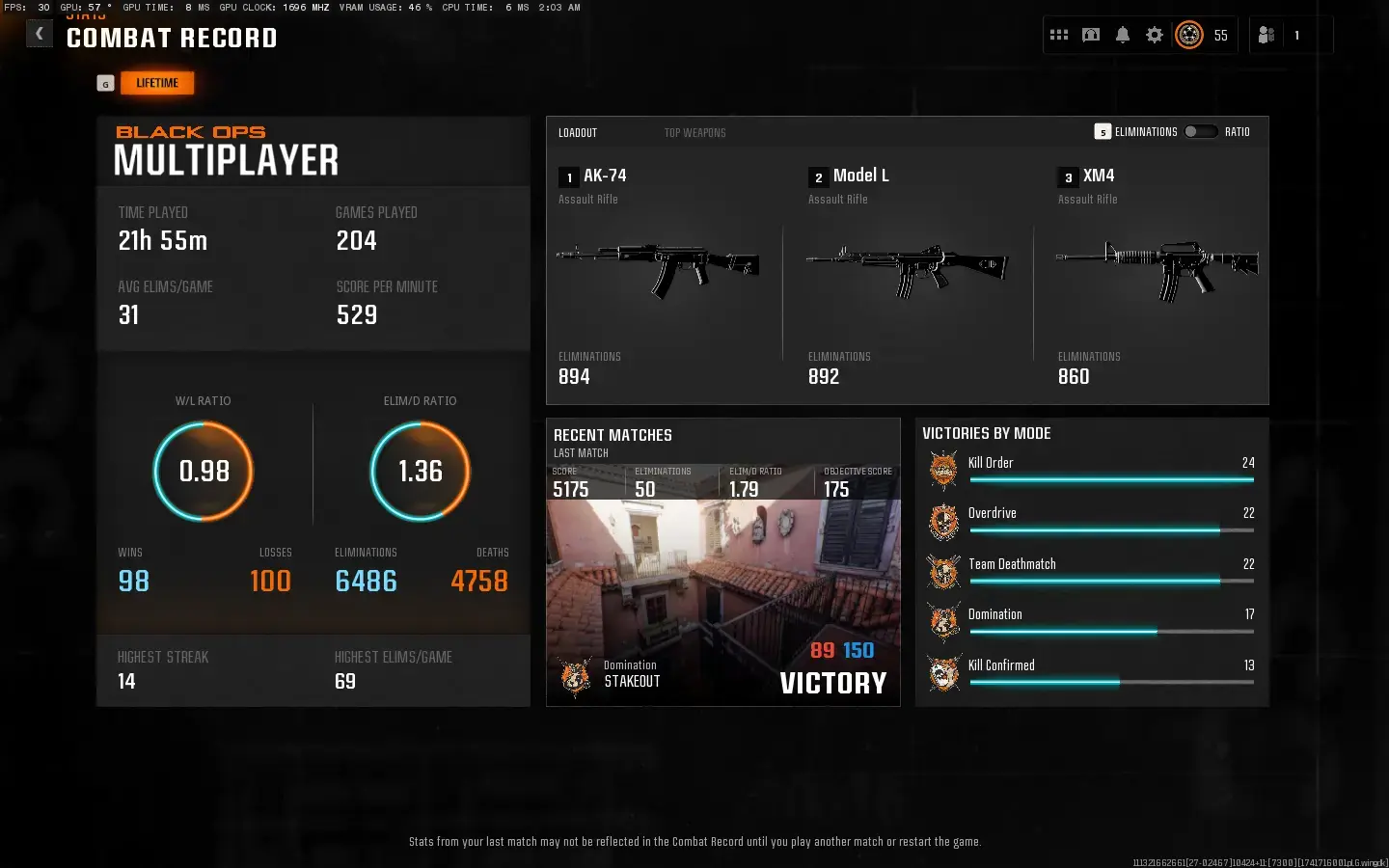Click the Lifetime filter button
The width and height of the screenshot is (1389, 868).
tap(157, 82)
